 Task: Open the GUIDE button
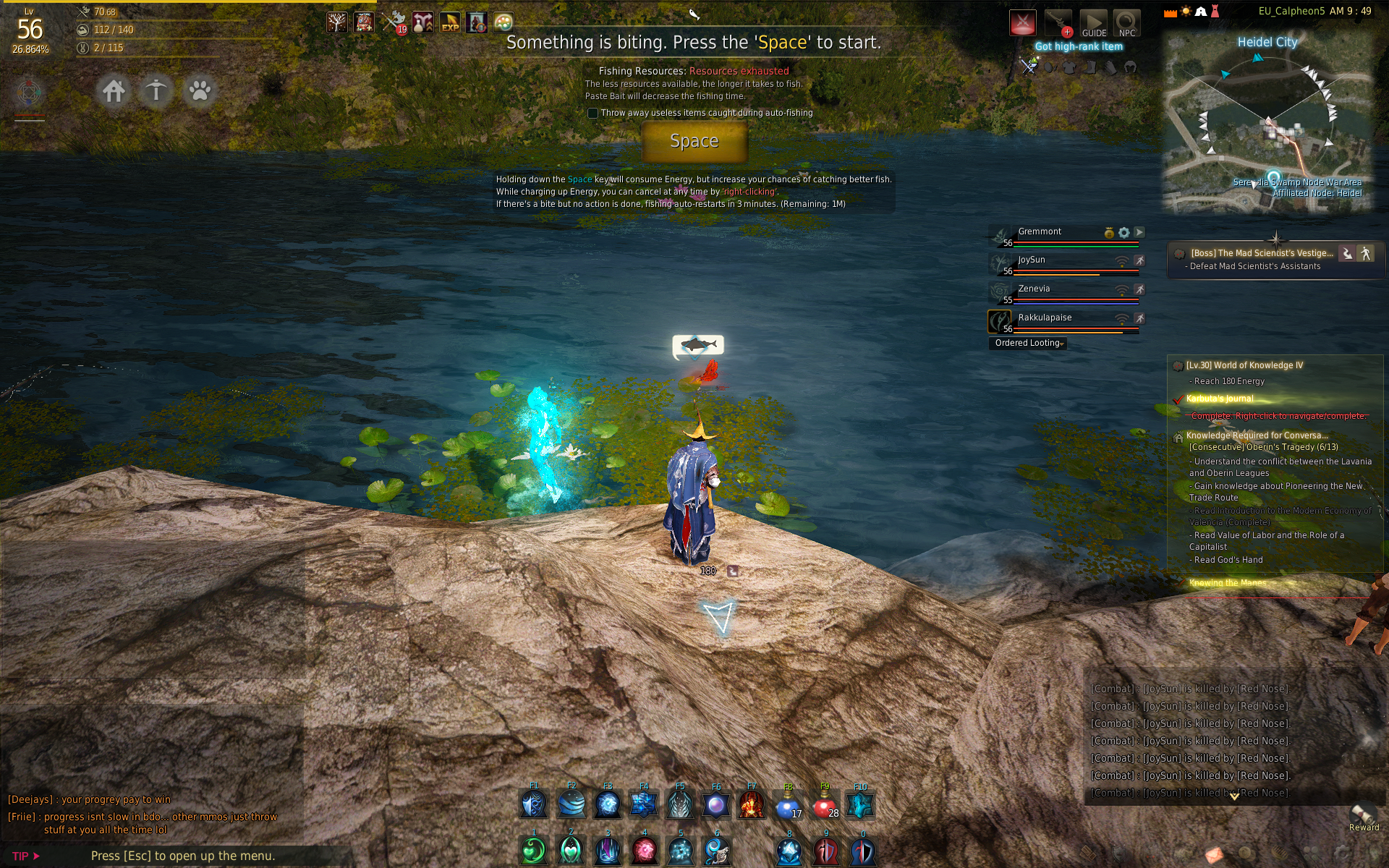[1093, 23]
